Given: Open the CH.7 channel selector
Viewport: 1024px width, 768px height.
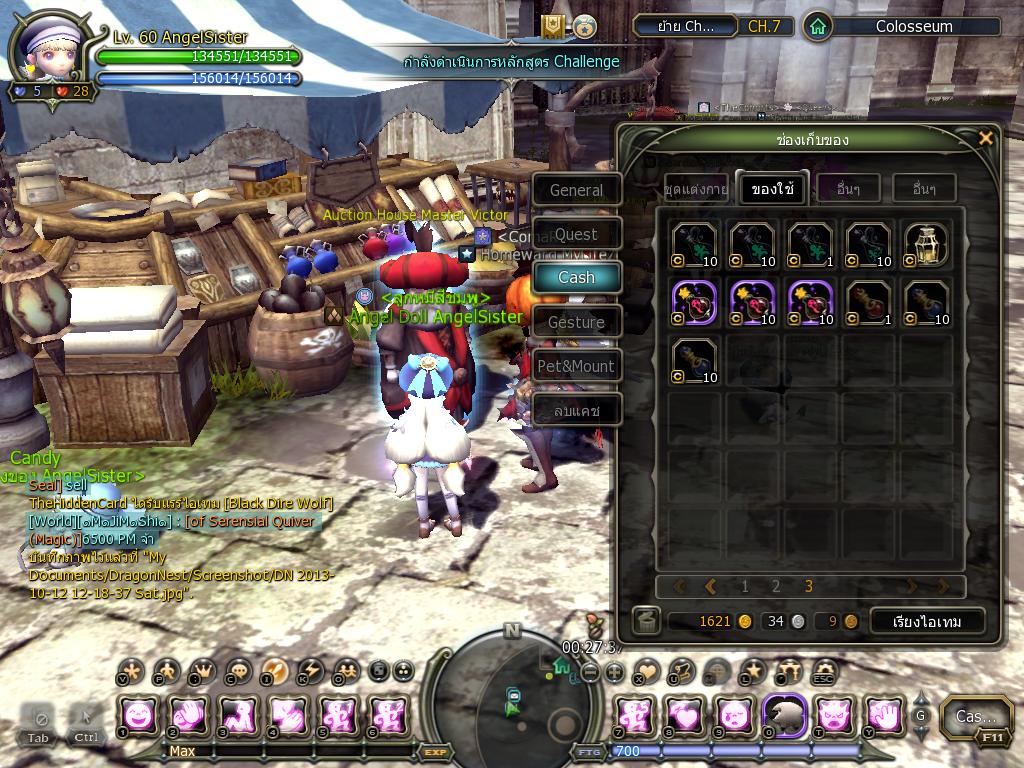Looking at the screenshot, I should 764,27.
